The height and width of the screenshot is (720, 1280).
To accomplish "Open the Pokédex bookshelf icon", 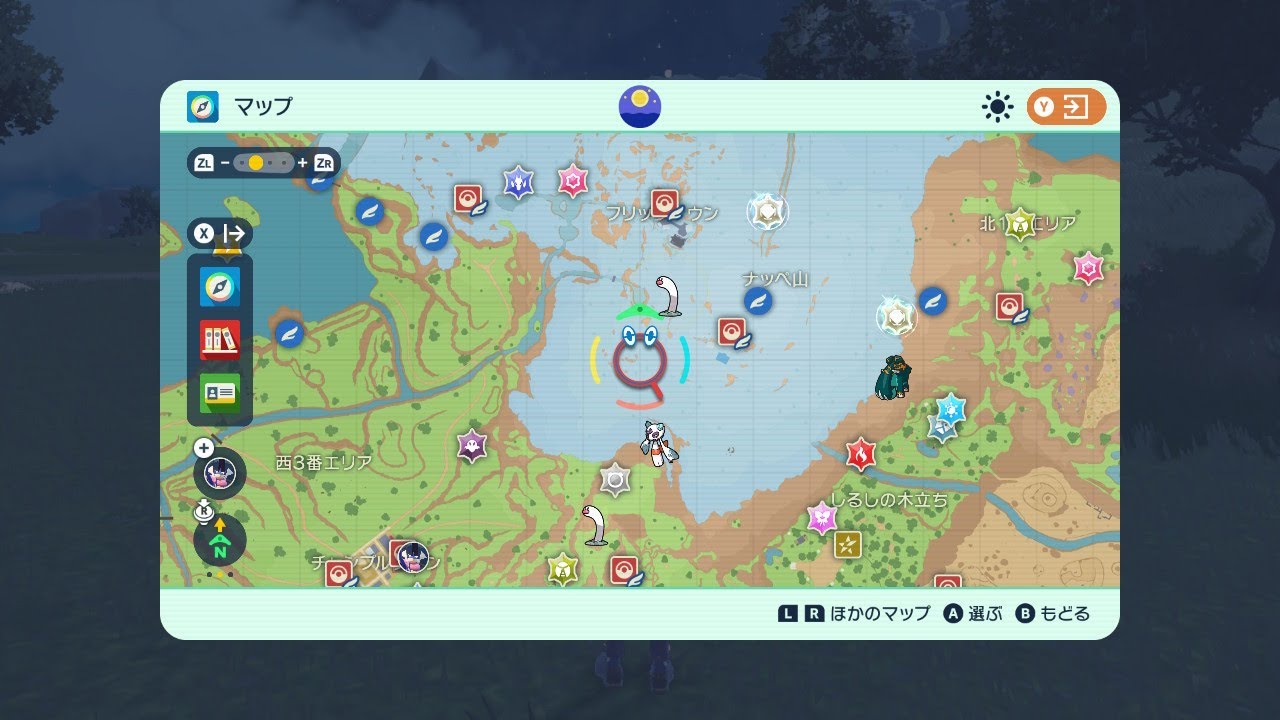I will [x=220, y=340].
